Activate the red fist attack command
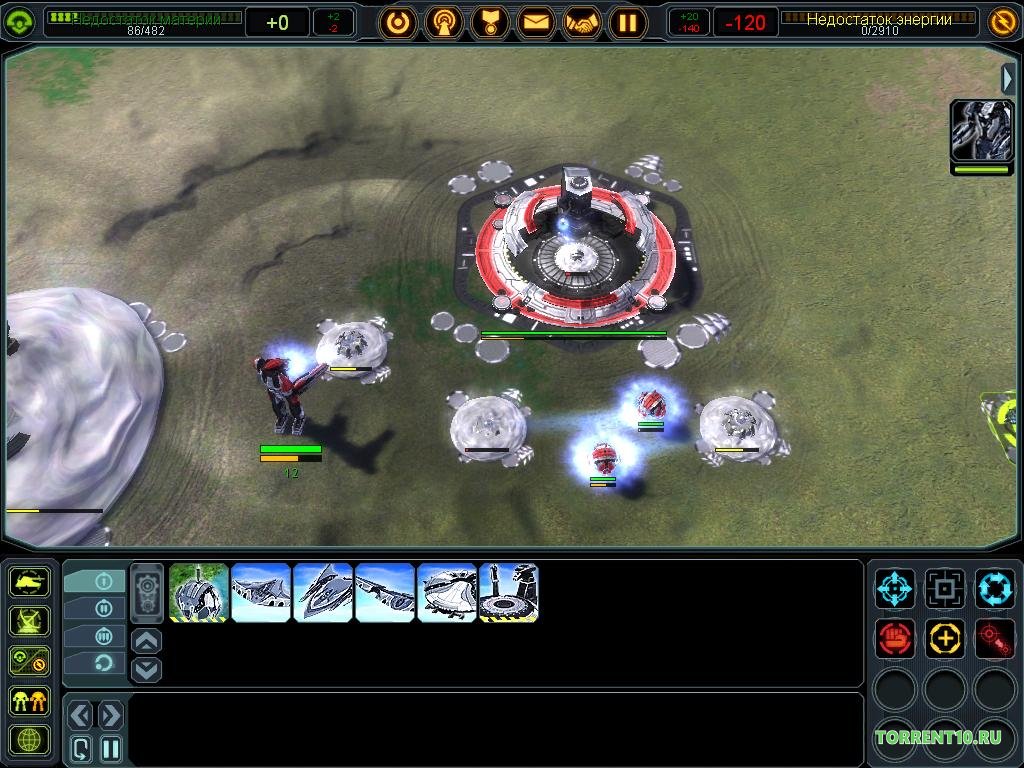Image resolution: width=1024 pixels, height=768 pixels. click(x=895, y=637)
